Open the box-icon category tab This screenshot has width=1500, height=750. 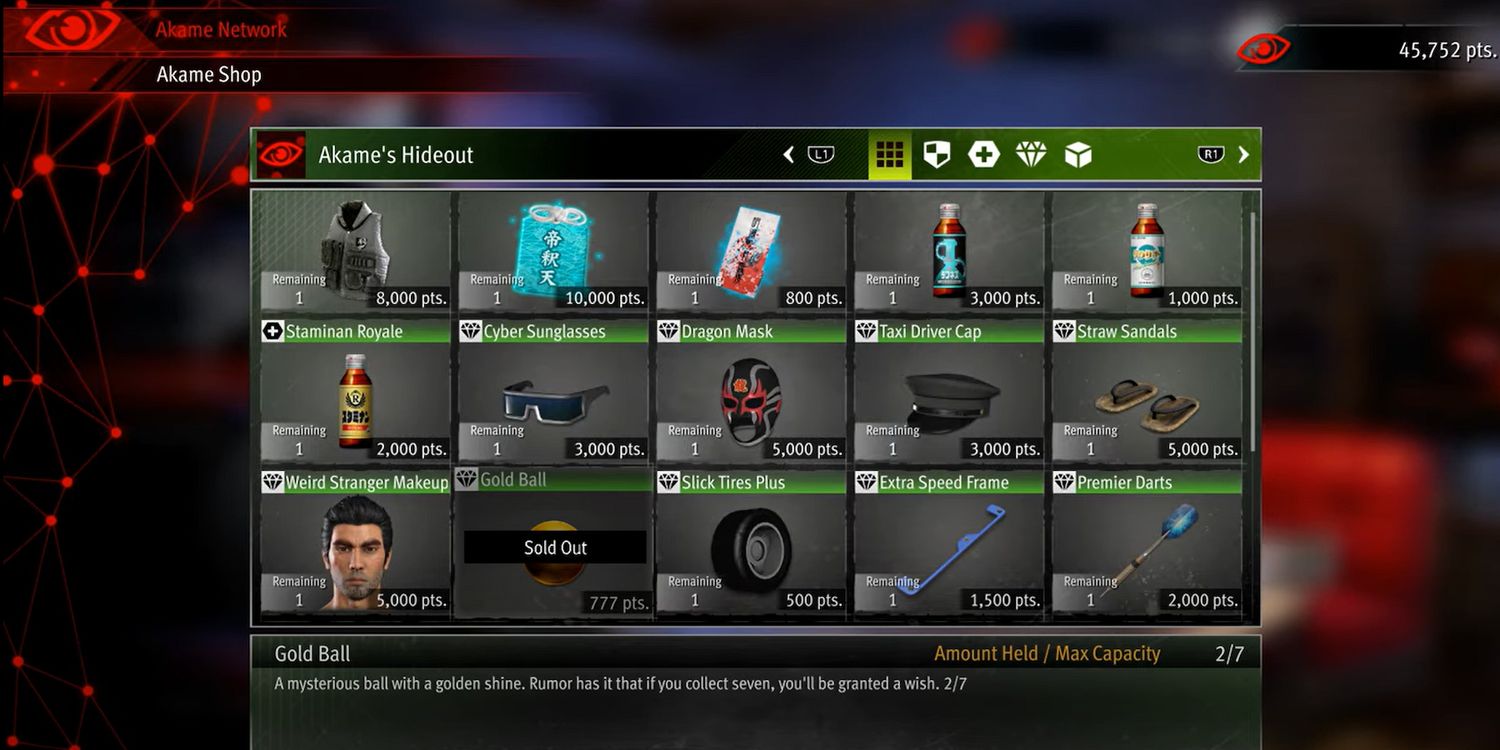click(x=1078, y=155)
